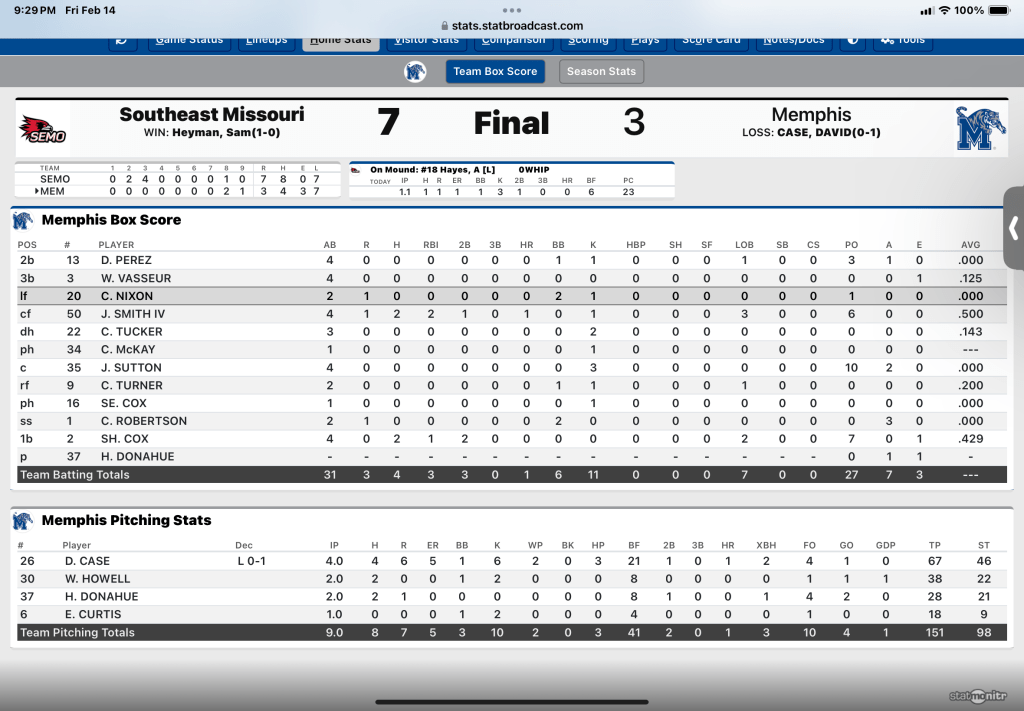
Task: Select the Home Stats tab
Action: click(x=341, y=41)
